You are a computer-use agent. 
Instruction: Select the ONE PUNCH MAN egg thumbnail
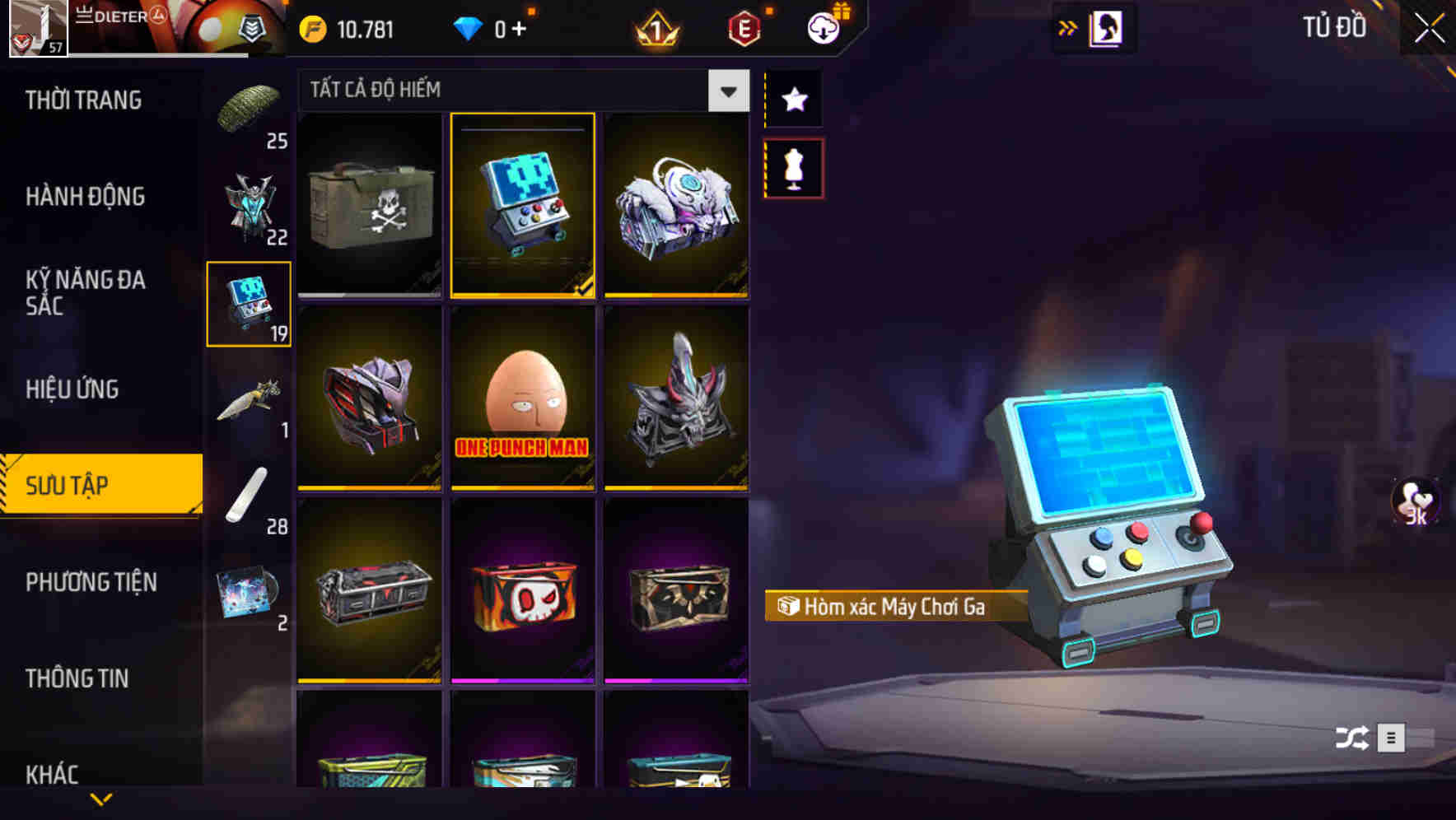click(522, 401)
